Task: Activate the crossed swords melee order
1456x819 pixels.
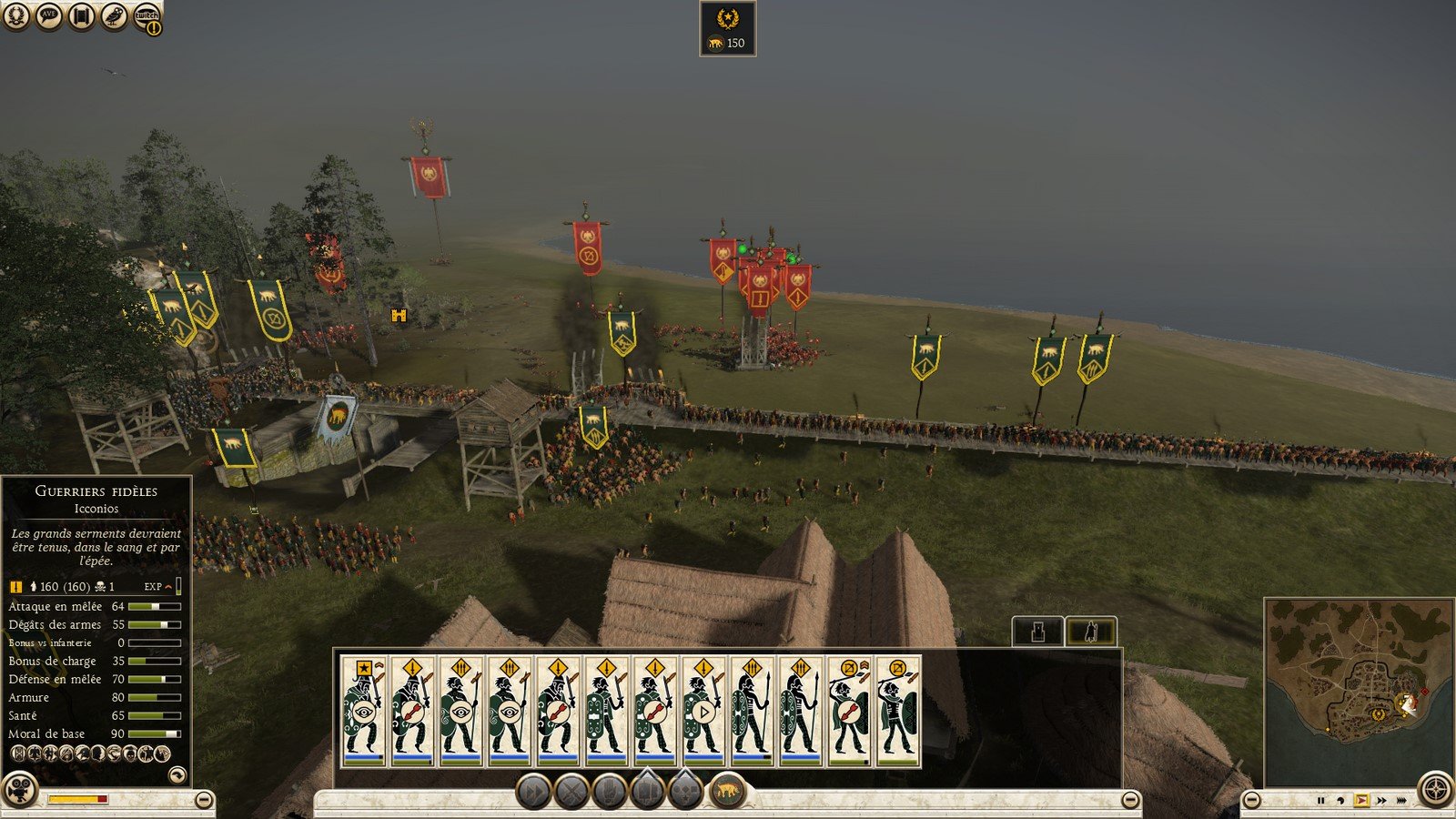Action: coord(572,792)
